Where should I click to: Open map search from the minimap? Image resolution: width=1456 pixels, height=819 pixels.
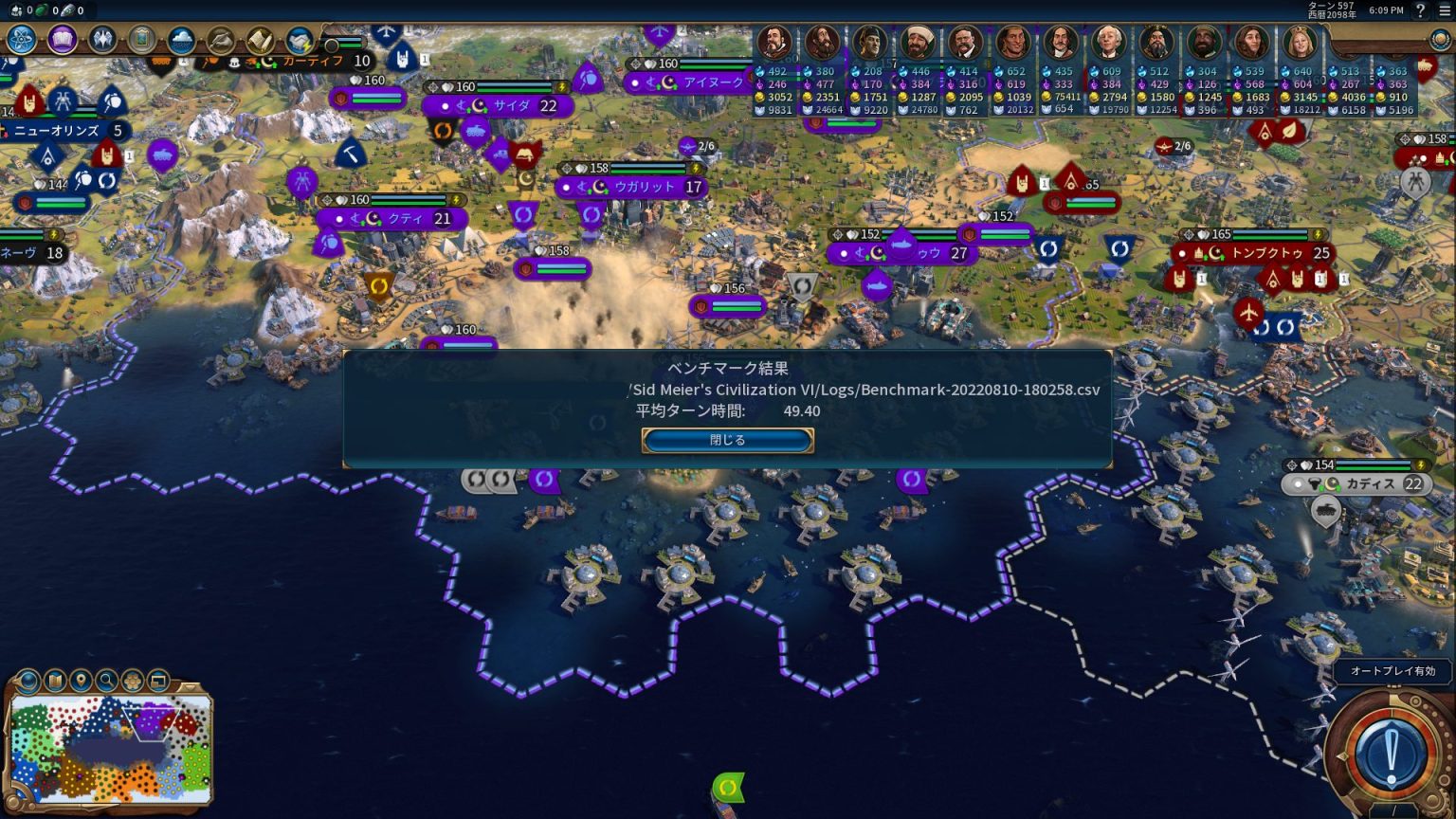coord(105,680)
